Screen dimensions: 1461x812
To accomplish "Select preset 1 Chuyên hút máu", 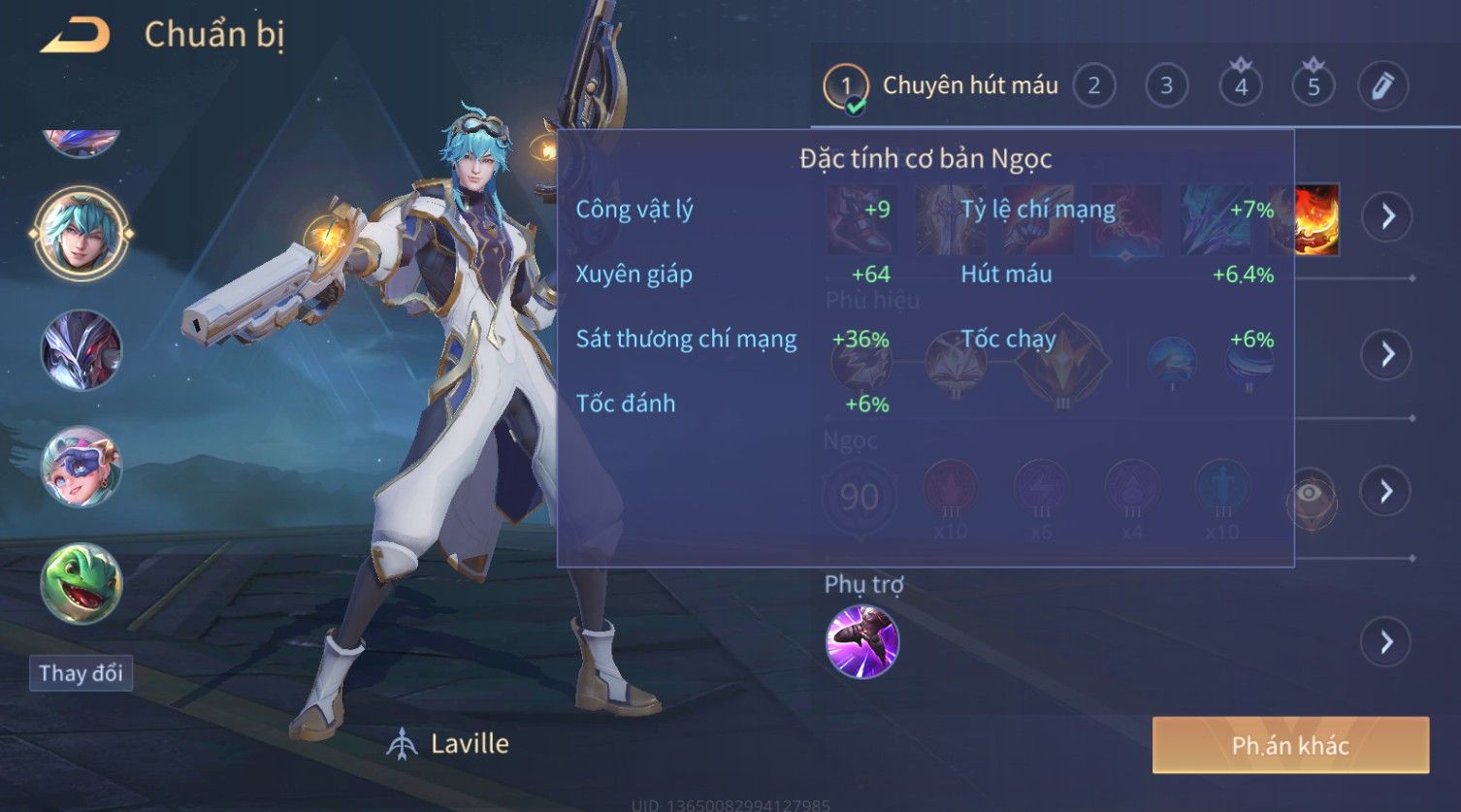I will 845,86.
